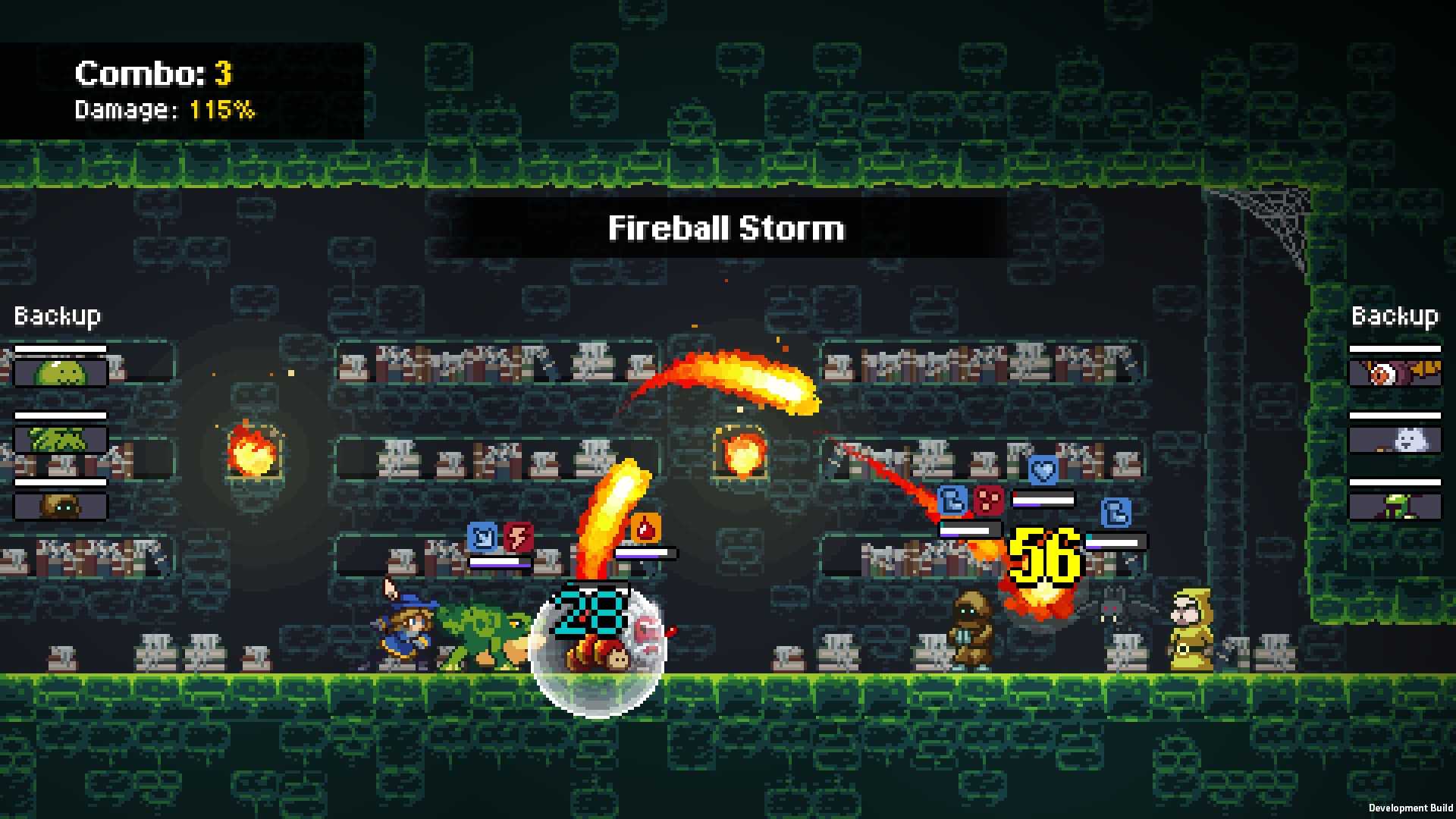Click the right Backup panel header

(x=1395, y=317)
